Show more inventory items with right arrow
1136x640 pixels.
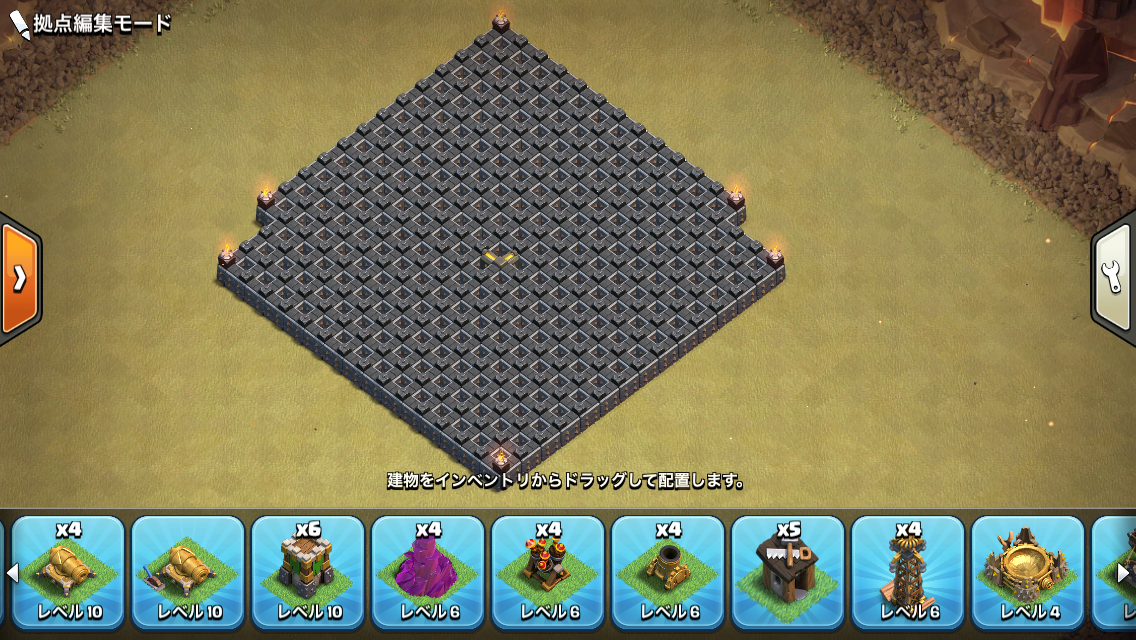pos(1123,573)
